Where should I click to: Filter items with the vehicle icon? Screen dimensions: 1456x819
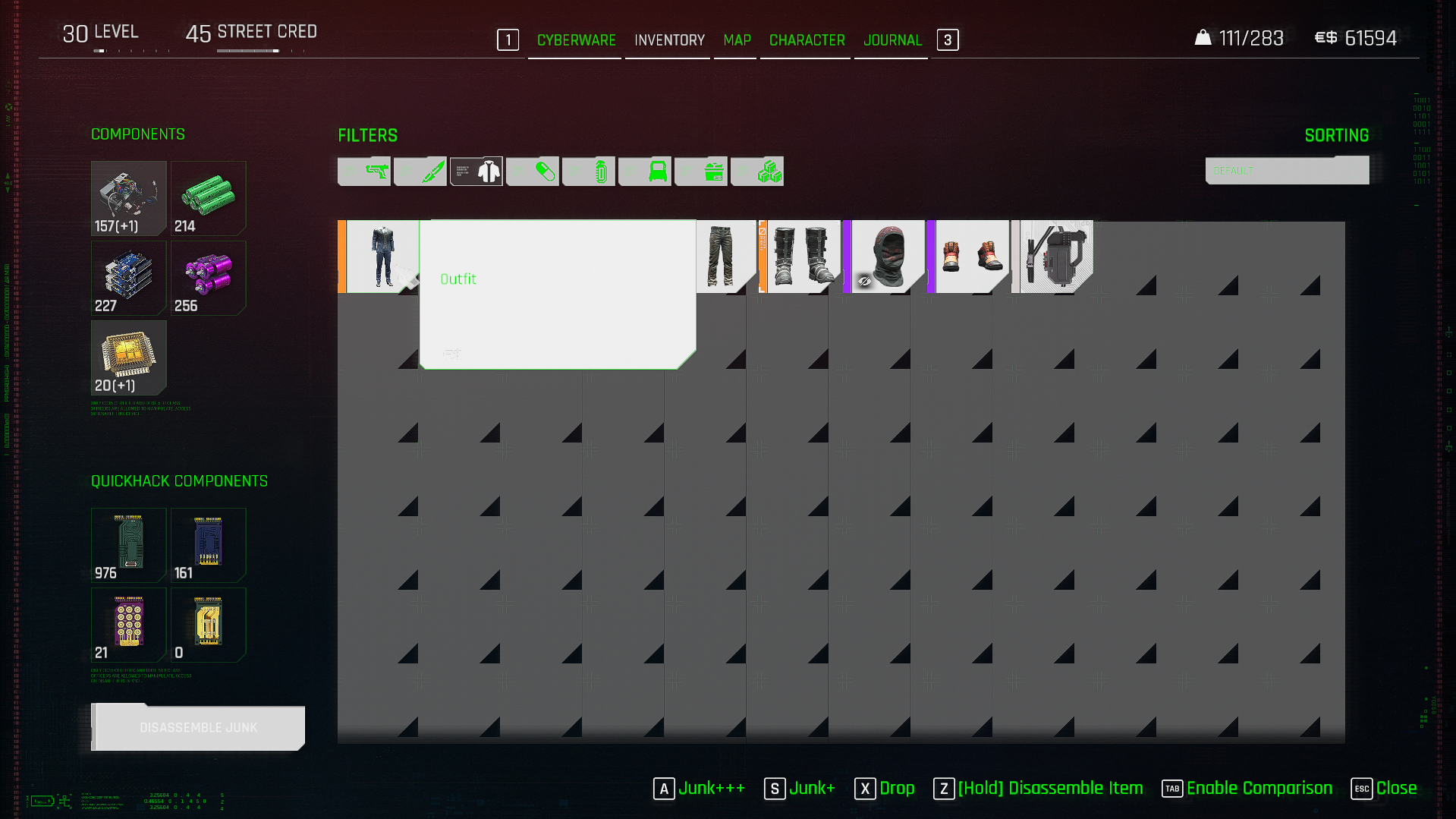[645, 172]
